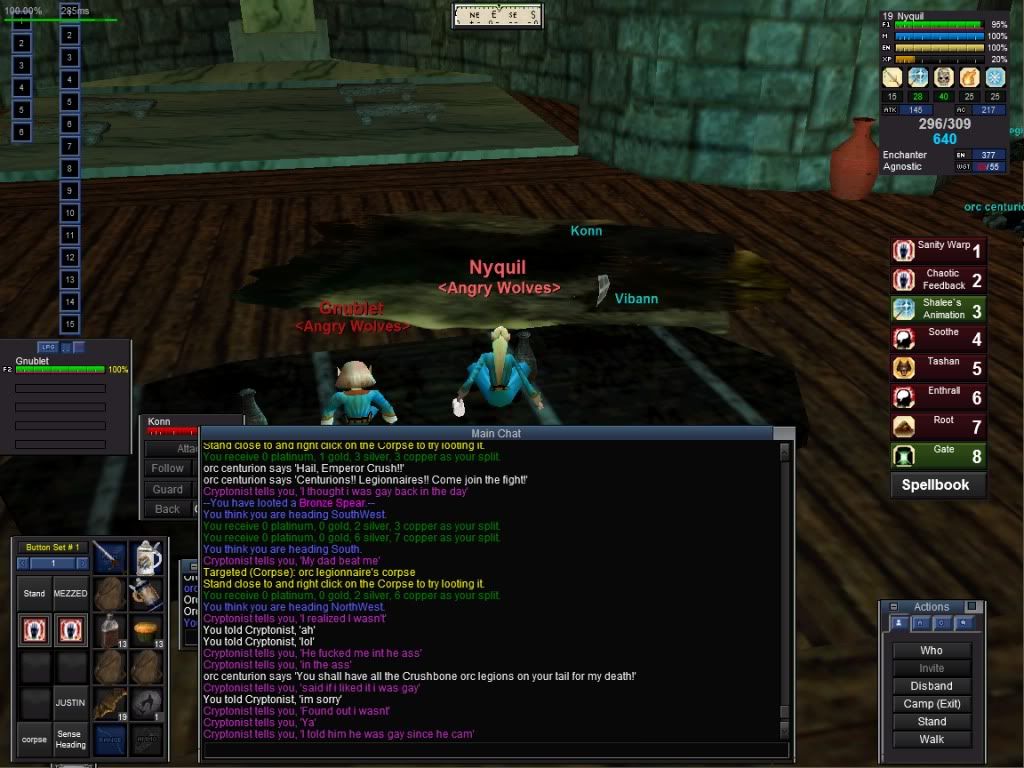Use the Sense Heading hotbutton
1024x768 pixels.
click(70, 740)
